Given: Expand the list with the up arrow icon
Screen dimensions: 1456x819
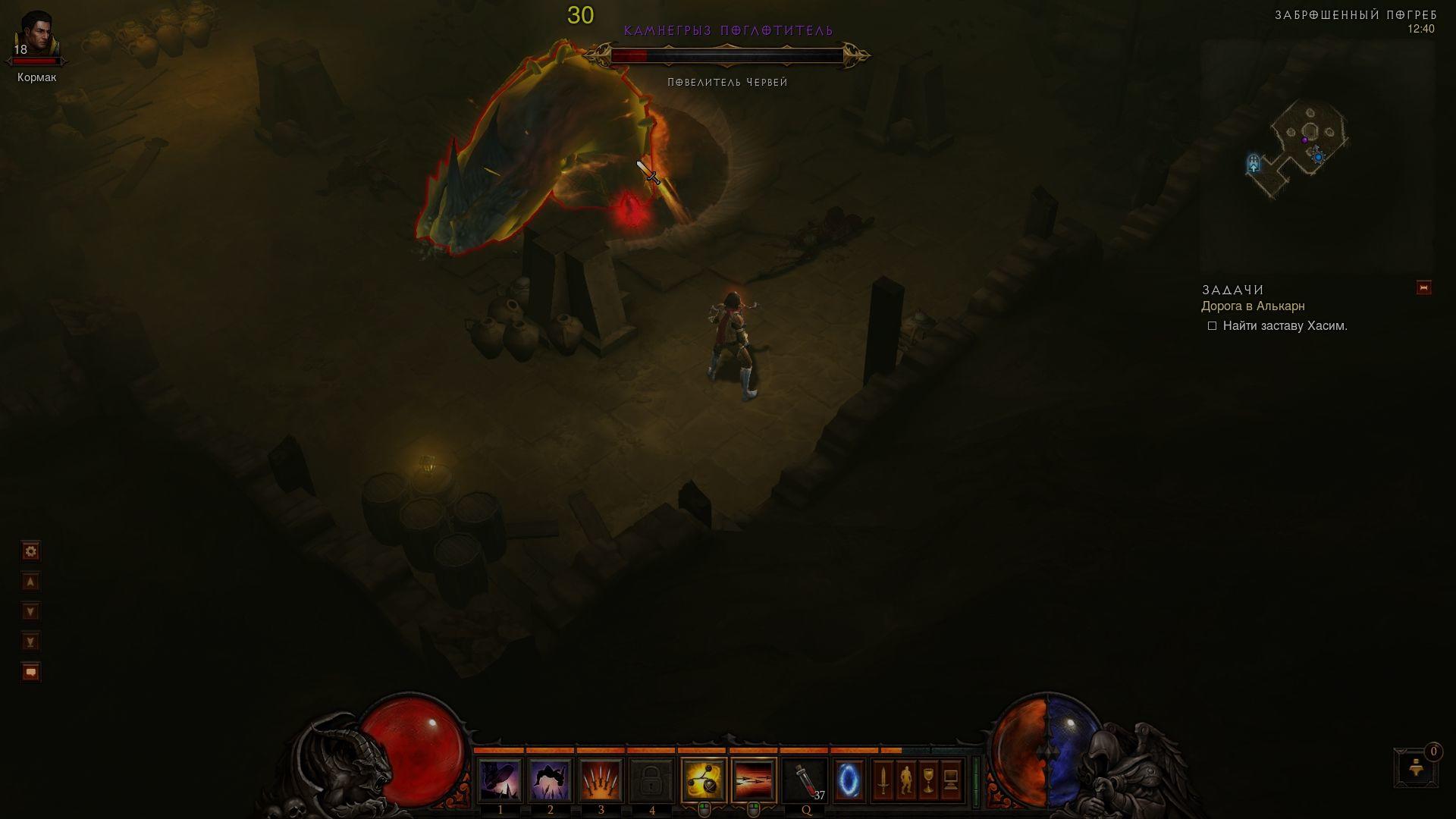Looking at the screenshot, I should [x=30, y=582].
